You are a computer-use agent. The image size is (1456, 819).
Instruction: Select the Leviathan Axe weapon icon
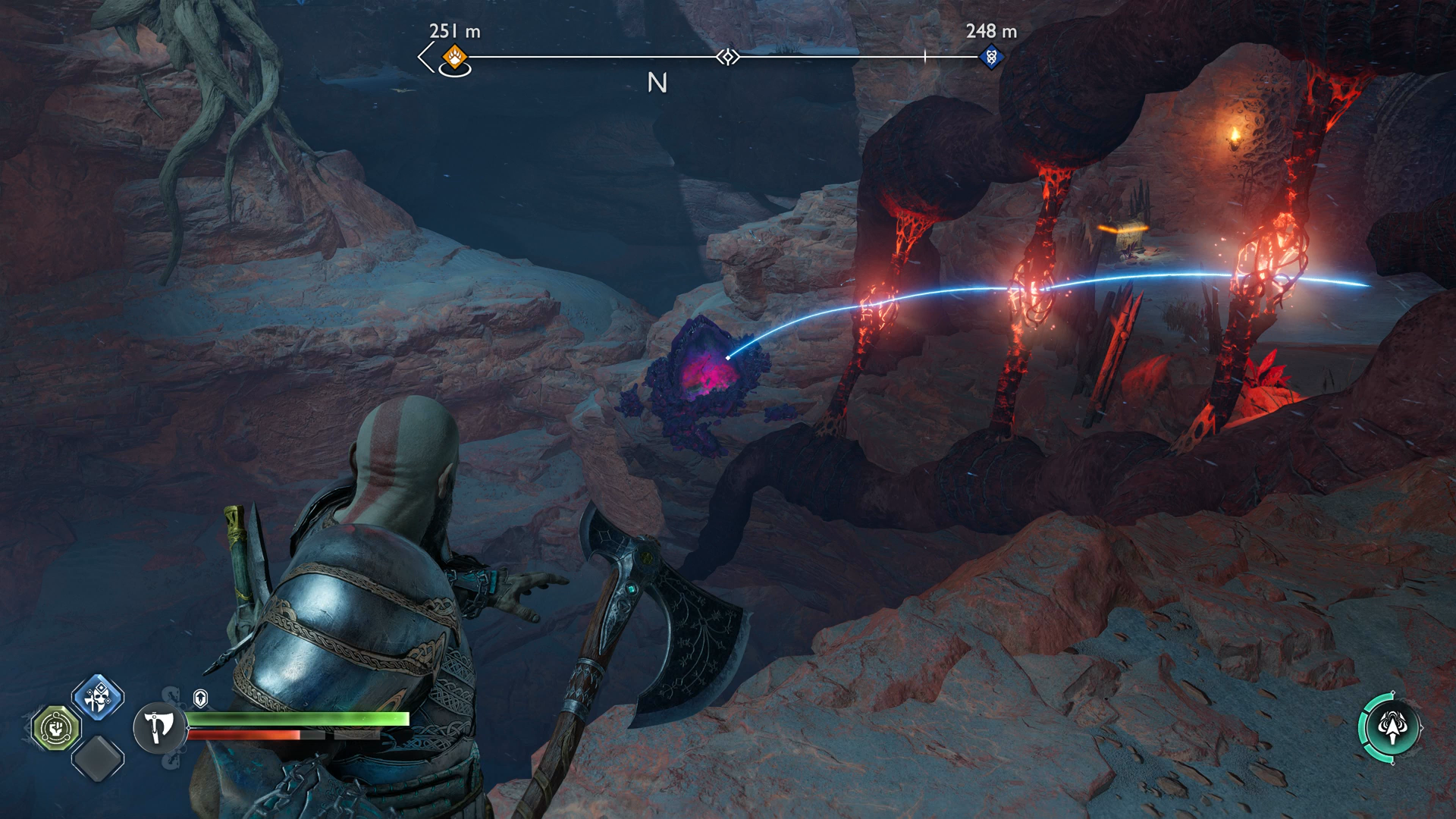tap(158, 728)
